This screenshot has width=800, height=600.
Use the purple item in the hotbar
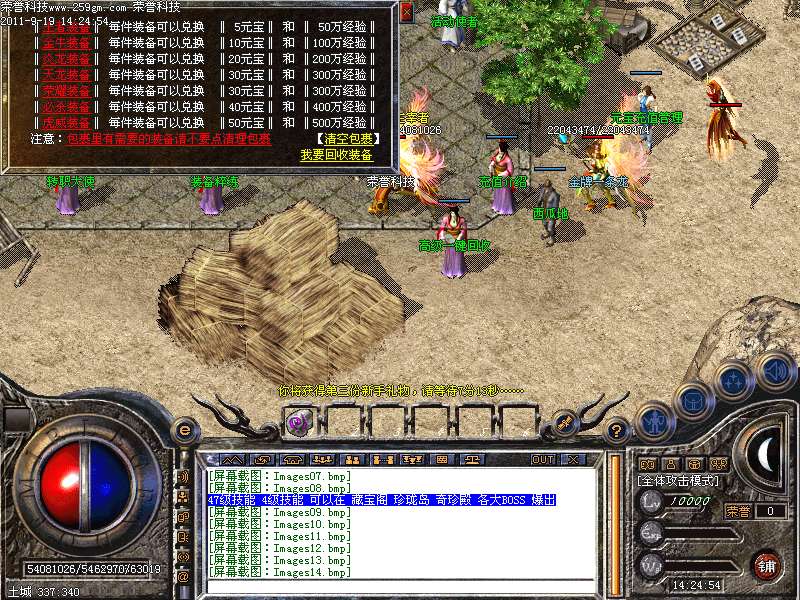(298, 421)
